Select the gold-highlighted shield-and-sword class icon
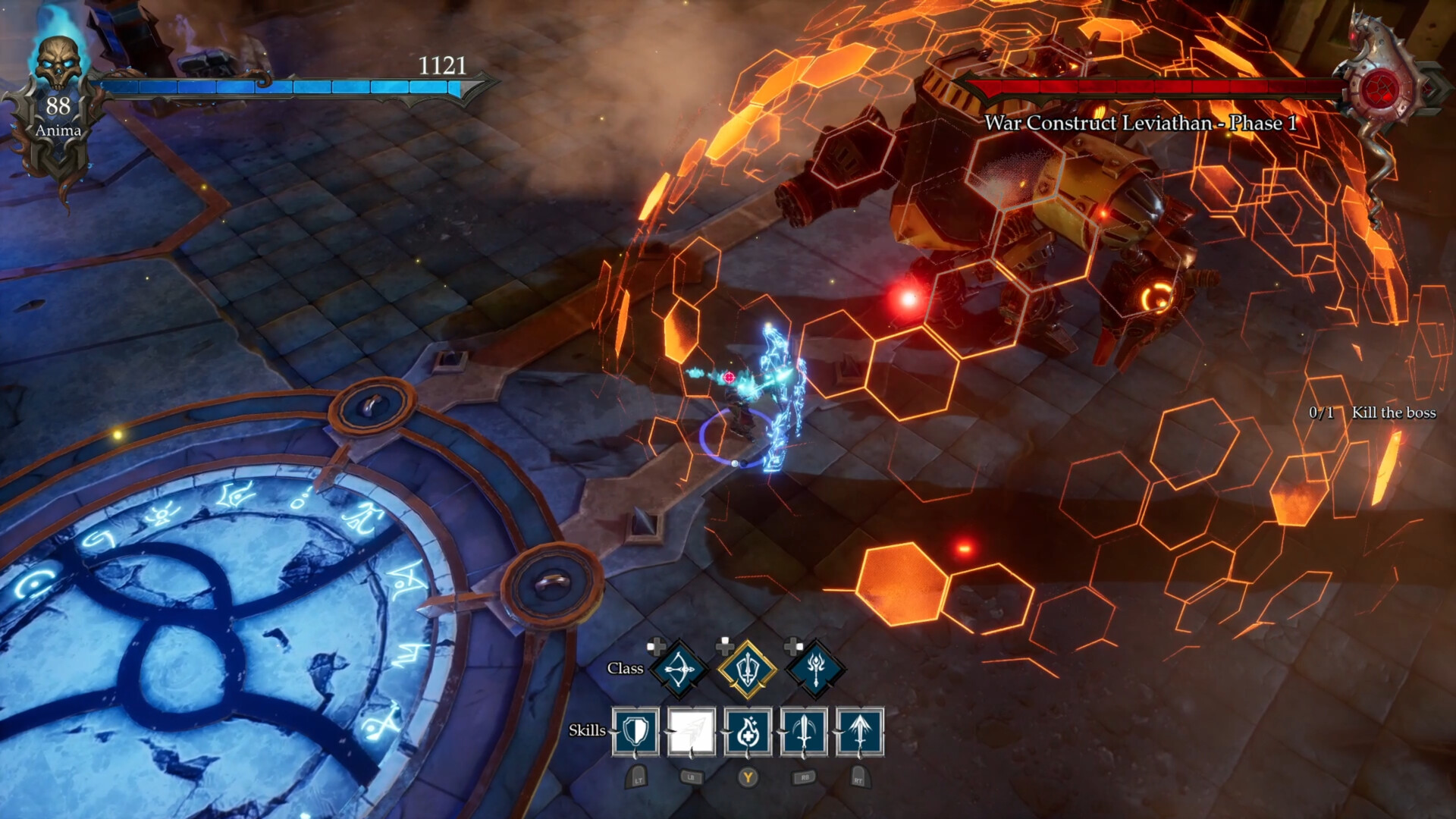Screen dimensions: 1456x819 coord(747,670)
